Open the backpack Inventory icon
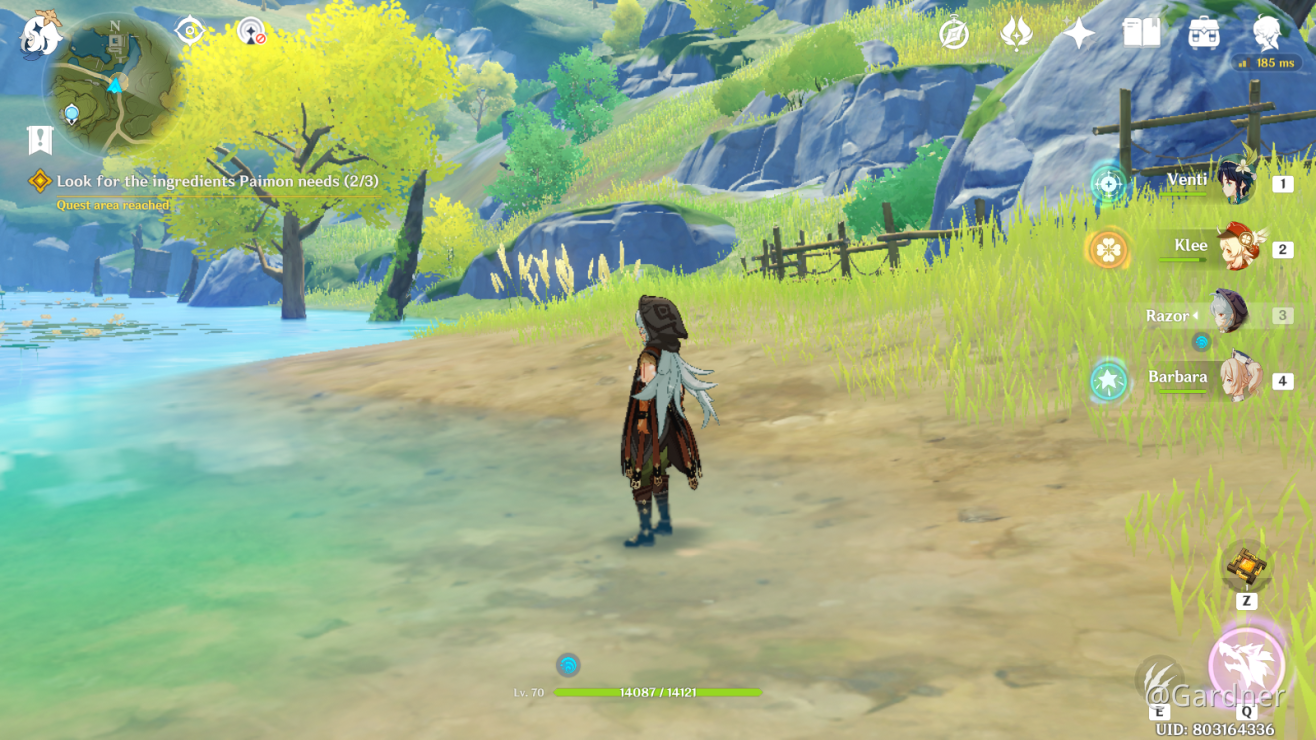Screen dimensions: 1316x740 pyautogui.click(x=1203, y=34)
